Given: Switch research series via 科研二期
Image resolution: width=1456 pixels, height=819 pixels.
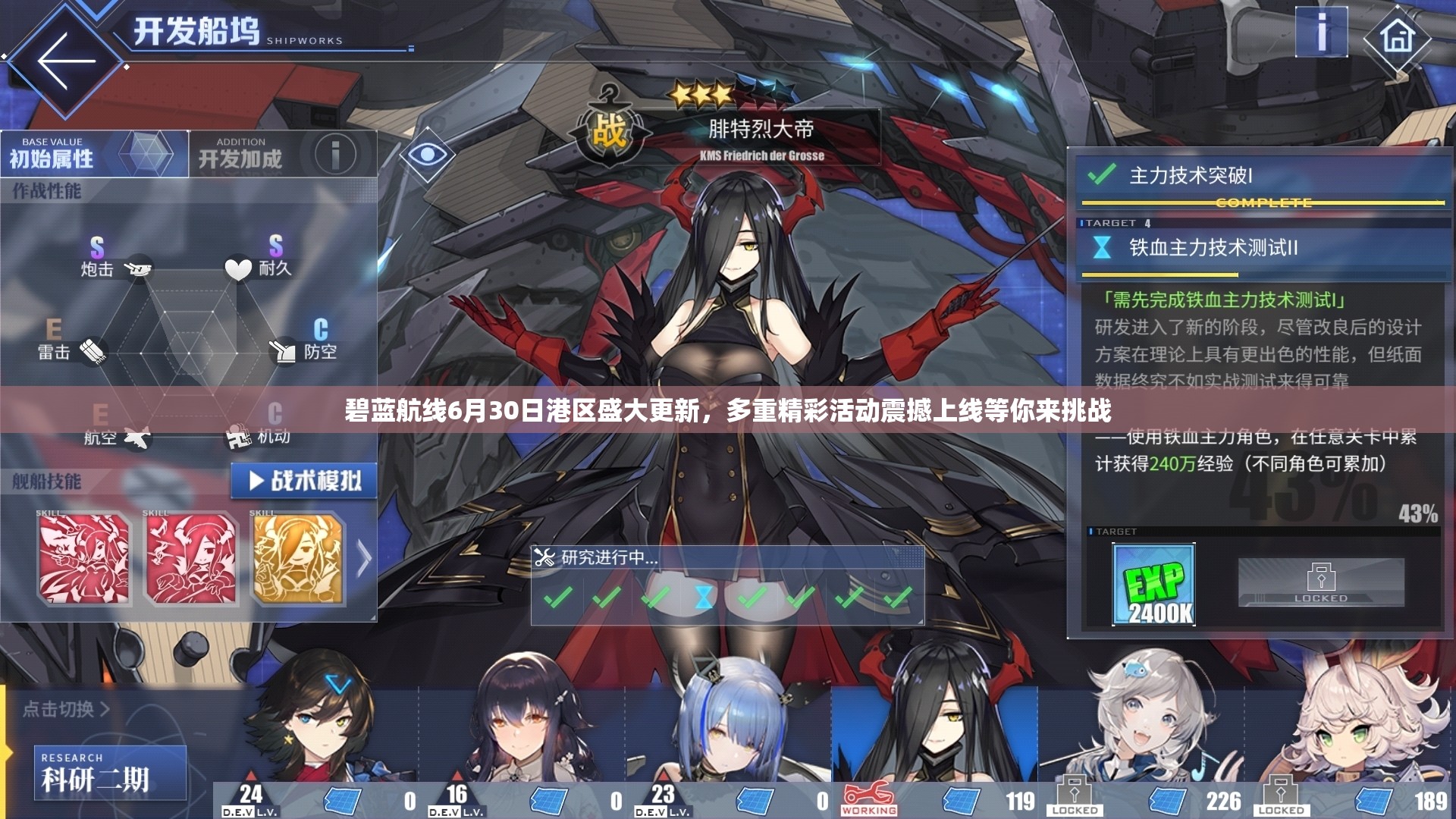Looking at the screenshot, I should pyautogui.click(x=110, y=773).
